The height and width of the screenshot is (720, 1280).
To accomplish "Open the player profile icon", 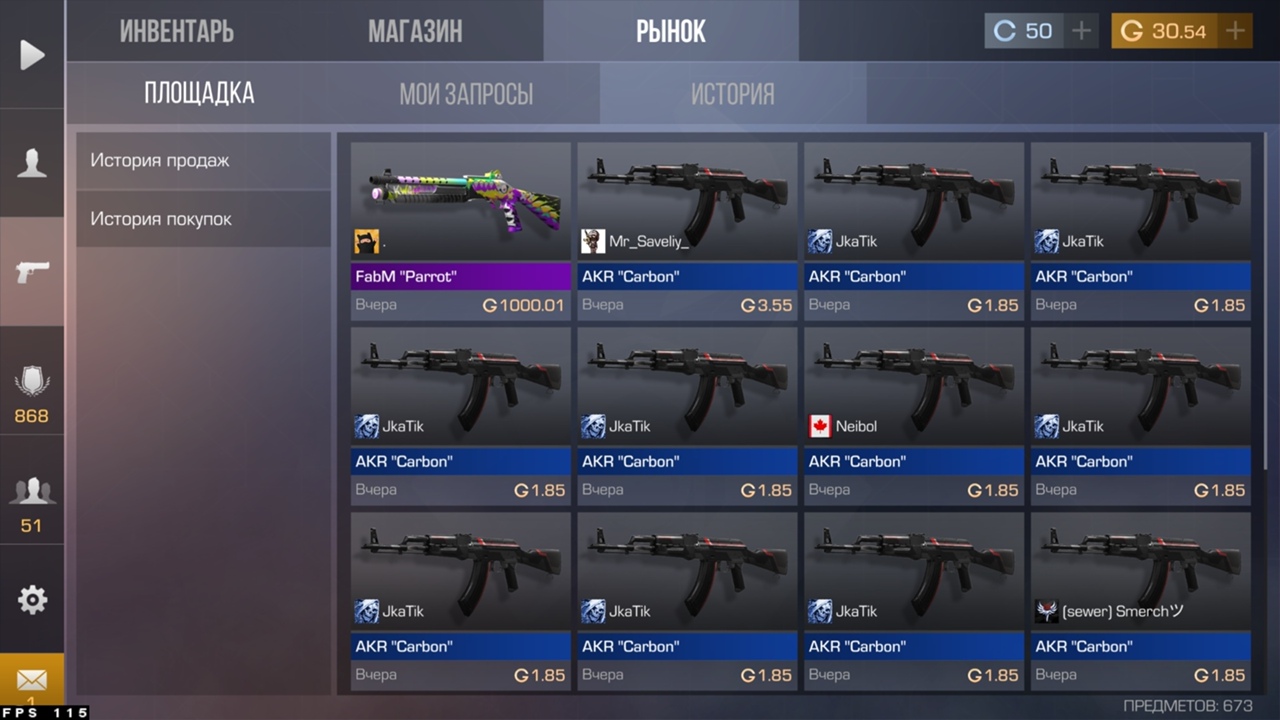I will pyautogui.click(x=32, y=163).
